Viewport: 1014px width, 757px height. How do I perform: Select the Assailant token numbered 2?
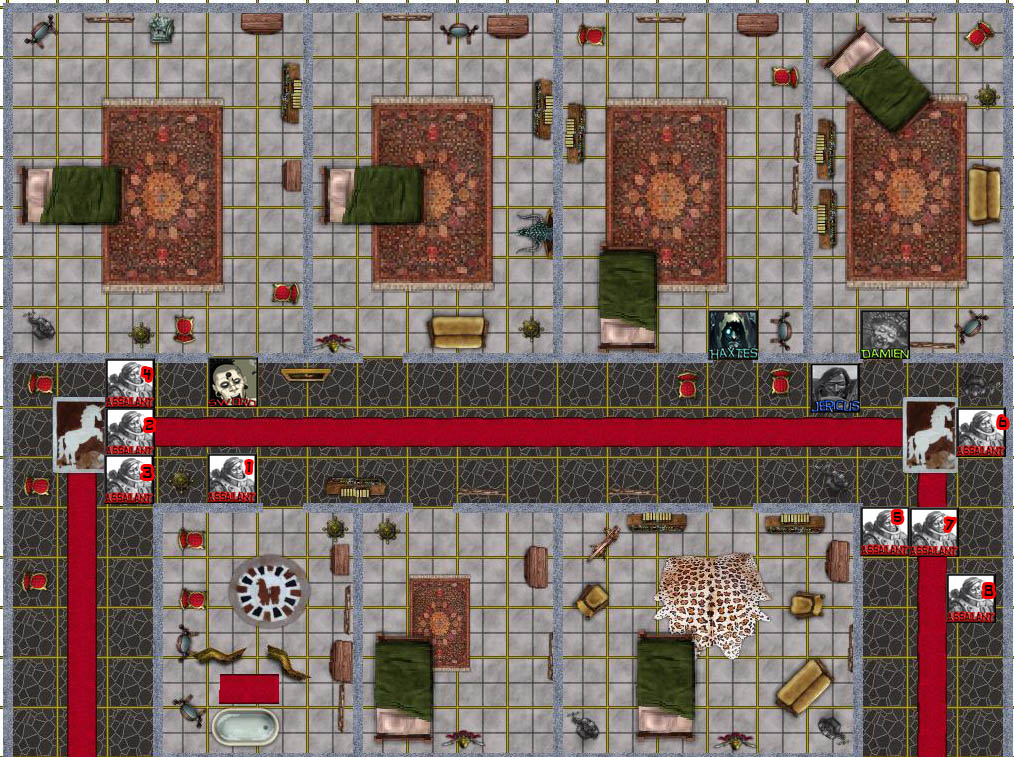point(130,433)
